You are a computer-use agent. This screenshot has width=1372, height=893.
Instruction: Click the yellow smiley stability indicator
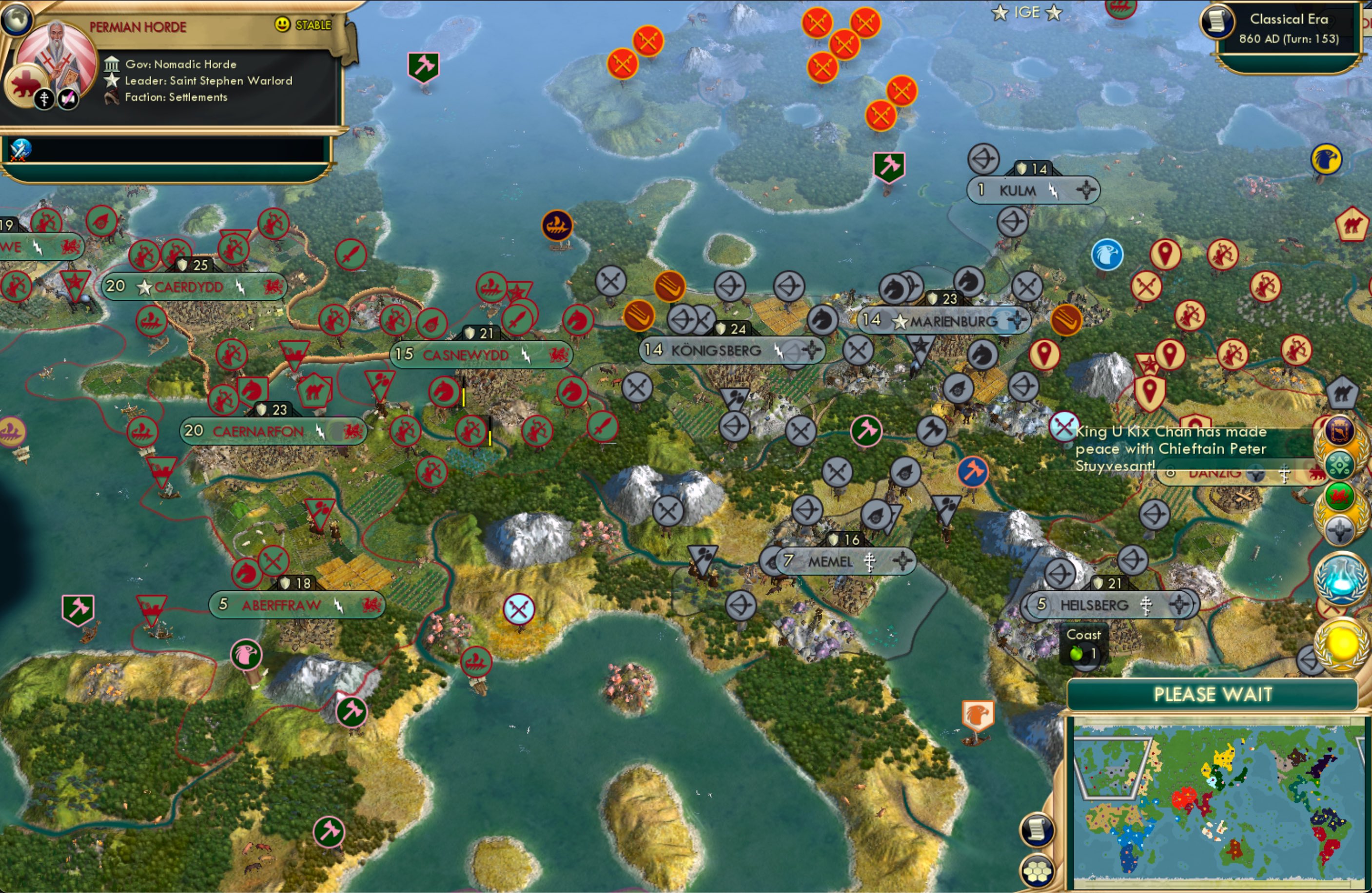point(282,25)
